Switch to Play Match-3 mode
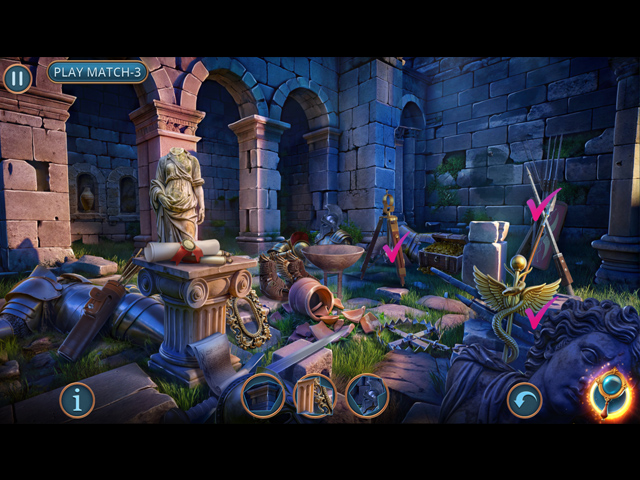Image resolution: width=640 pixels, height=480 pixels. tap(98, 72)
